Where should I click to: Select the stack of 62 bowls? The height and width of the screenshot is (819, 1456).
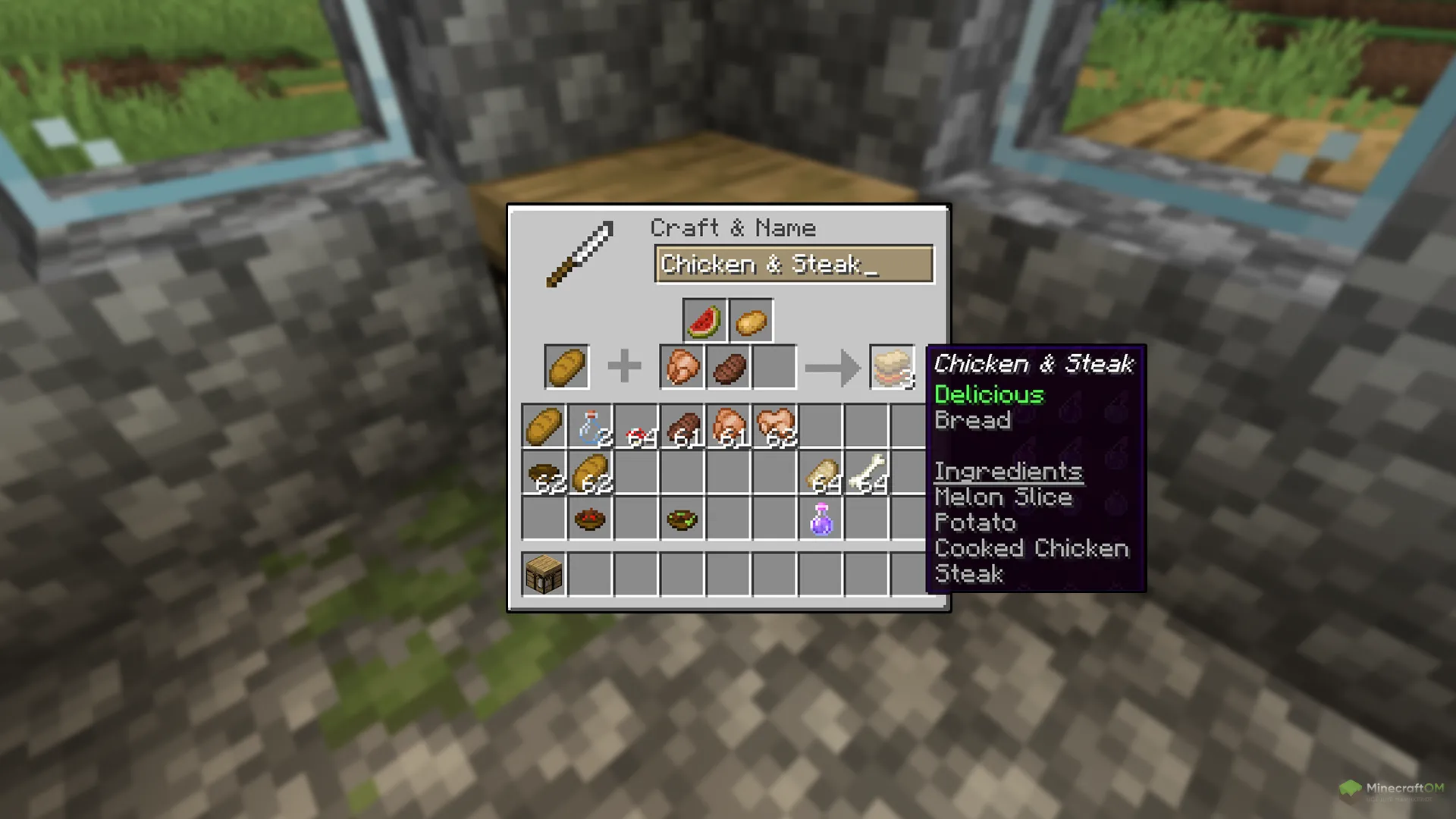(544, 472)
